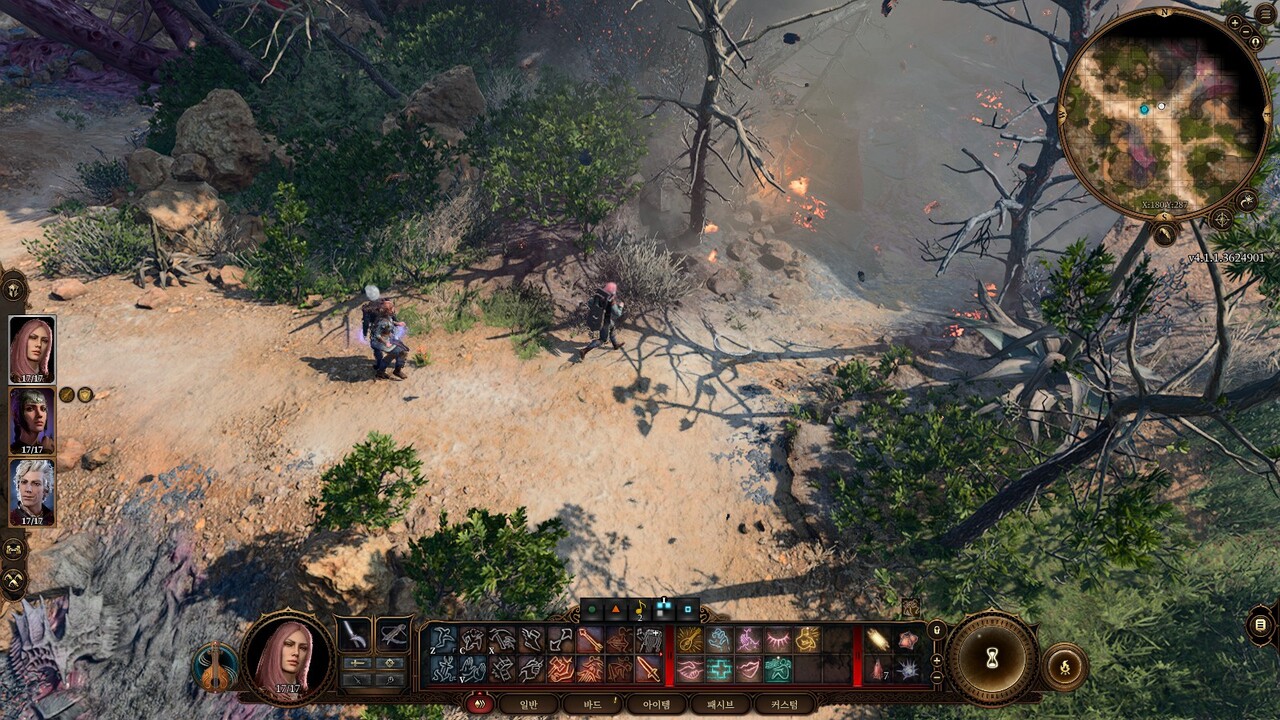Click the hourglass end turn button
1280x720 pixels.
click(x=992, y=658)
